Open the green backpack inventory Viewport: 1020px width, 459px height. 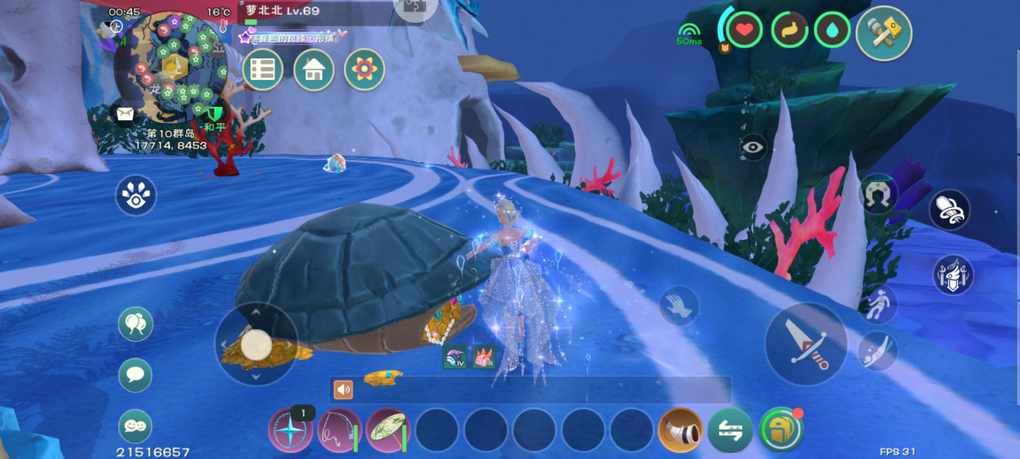click(781, 430)
